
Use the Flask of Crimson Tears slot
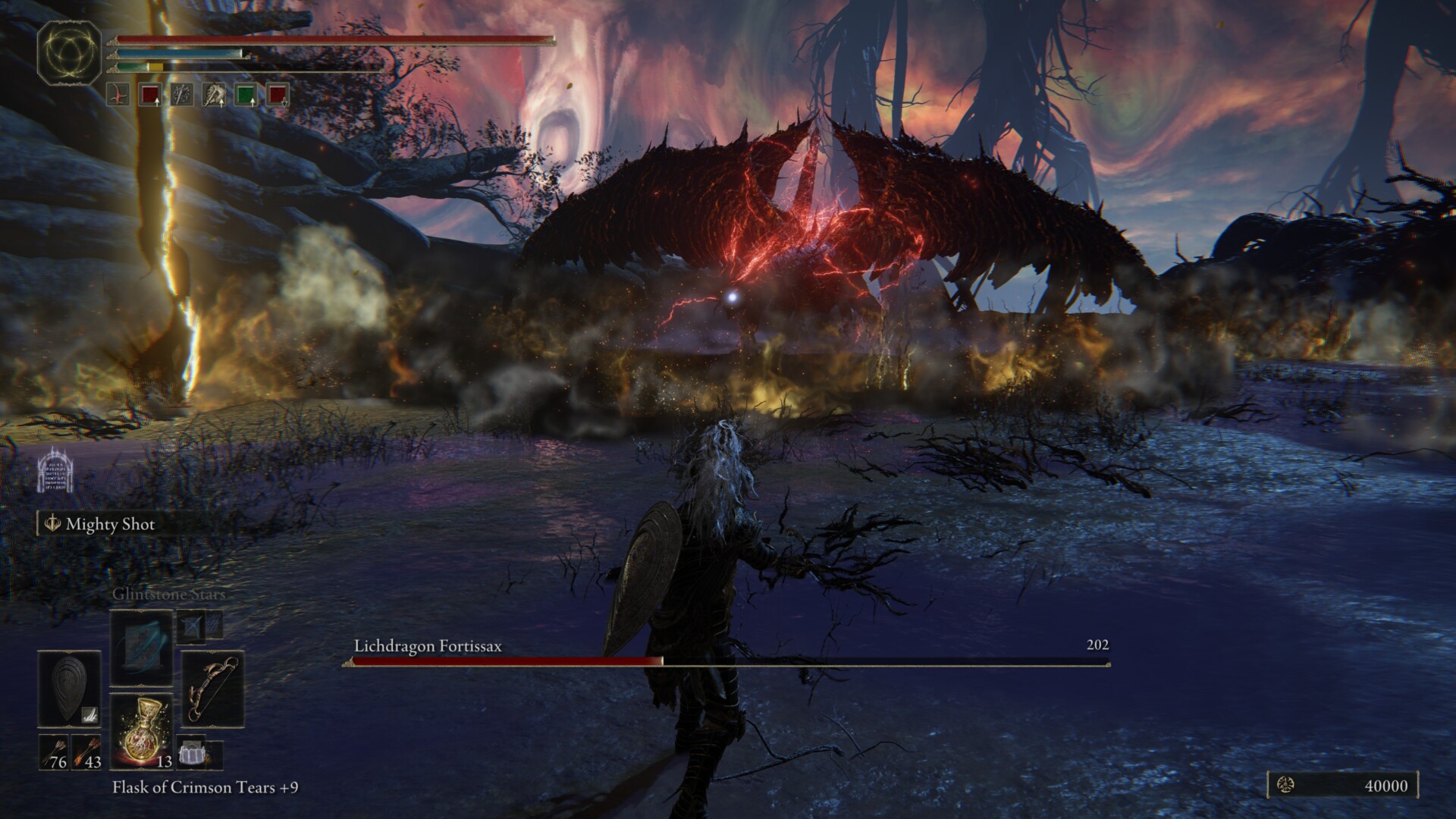(x=141, y=731)
